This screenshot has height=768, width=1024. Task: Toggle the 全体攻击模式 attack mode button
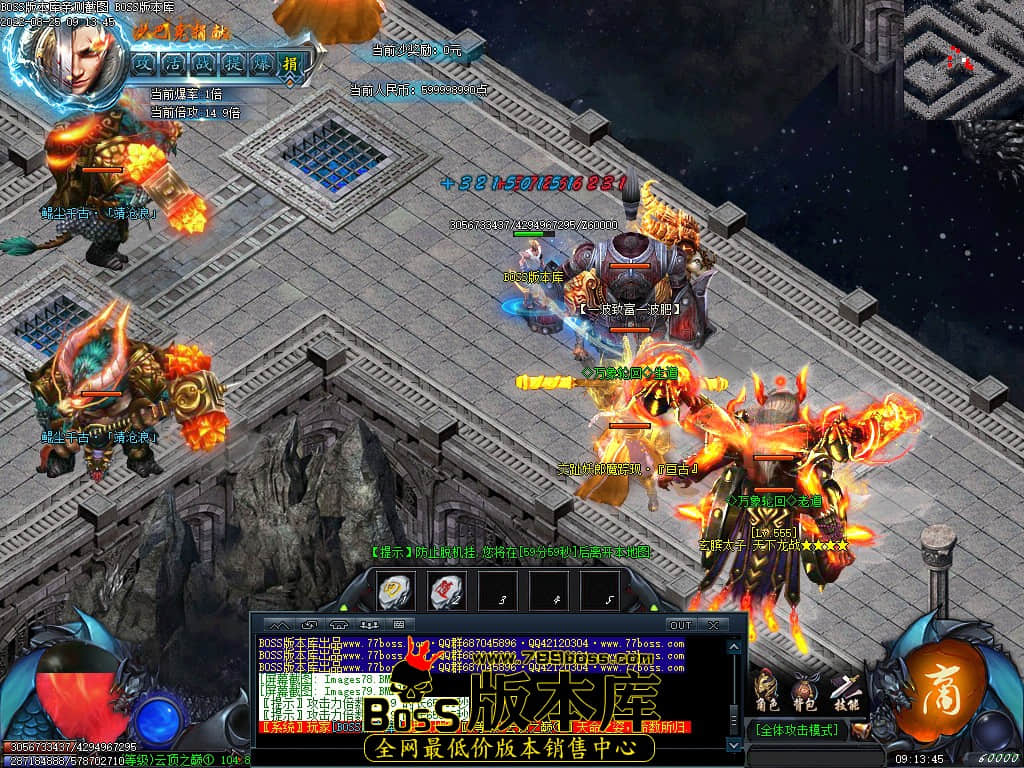[797, 731]
